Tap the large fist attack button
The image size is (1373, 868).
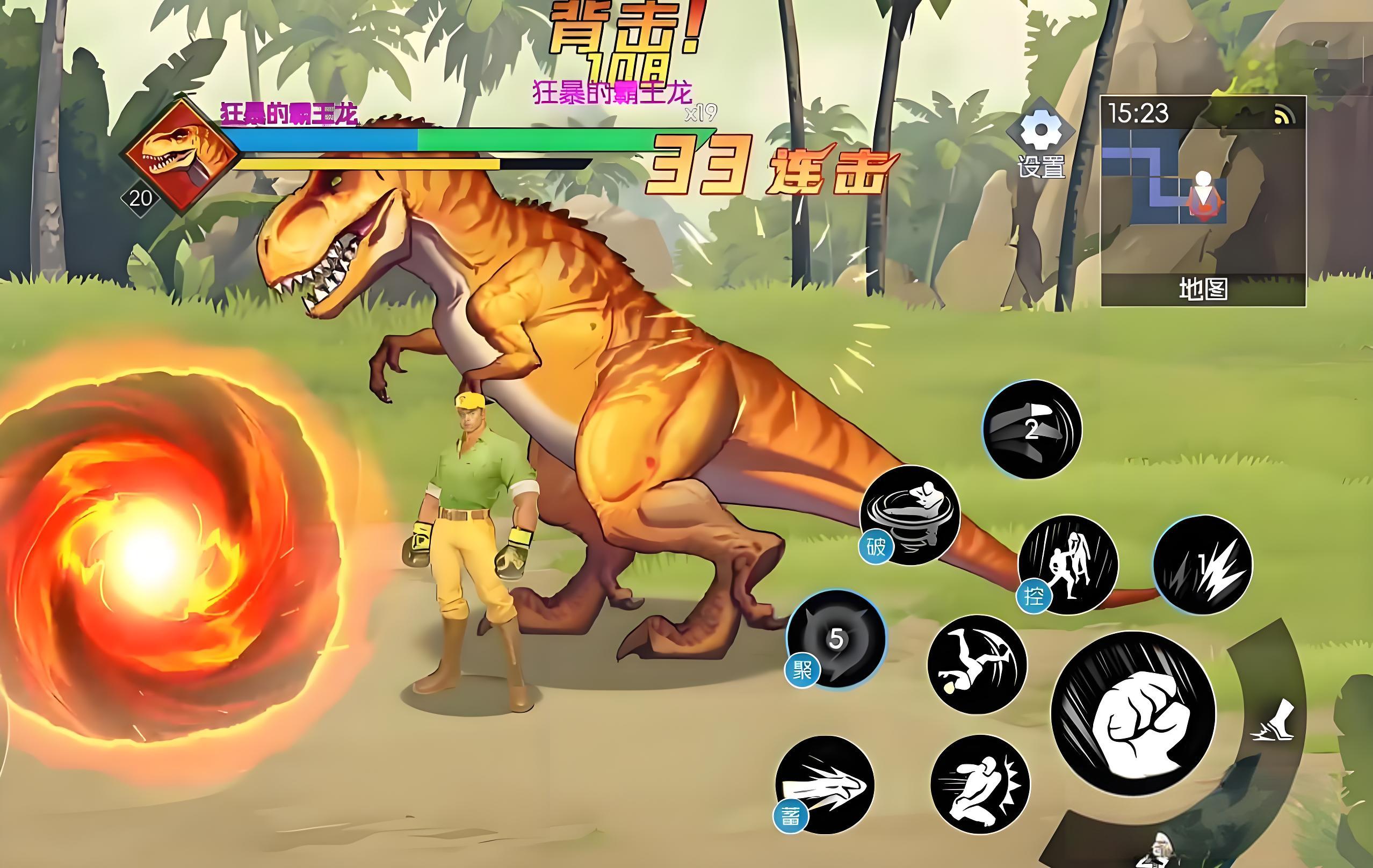1133,713
